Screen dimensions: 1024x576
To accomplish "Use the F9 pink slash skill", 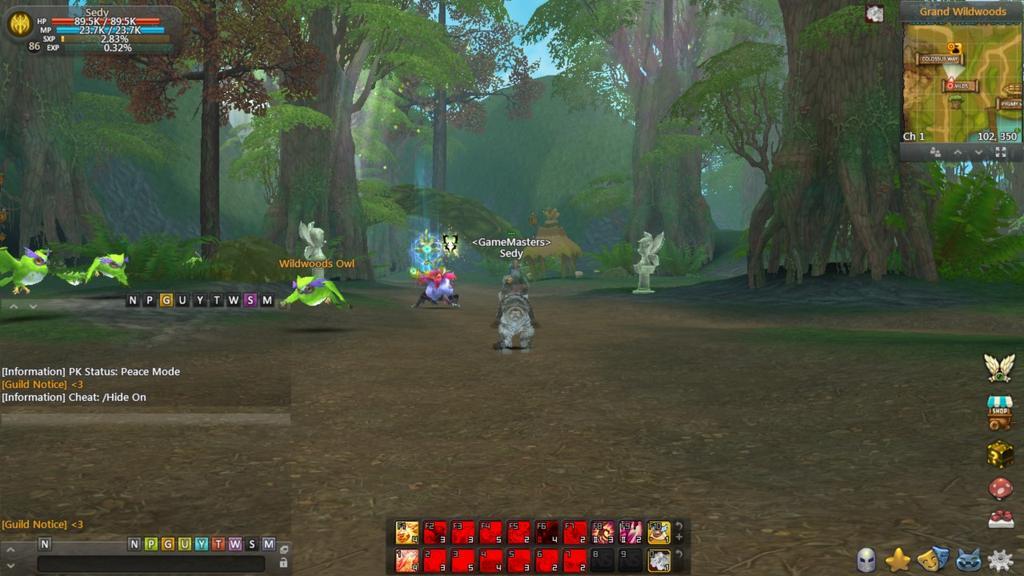I will (x=631, y=532).
